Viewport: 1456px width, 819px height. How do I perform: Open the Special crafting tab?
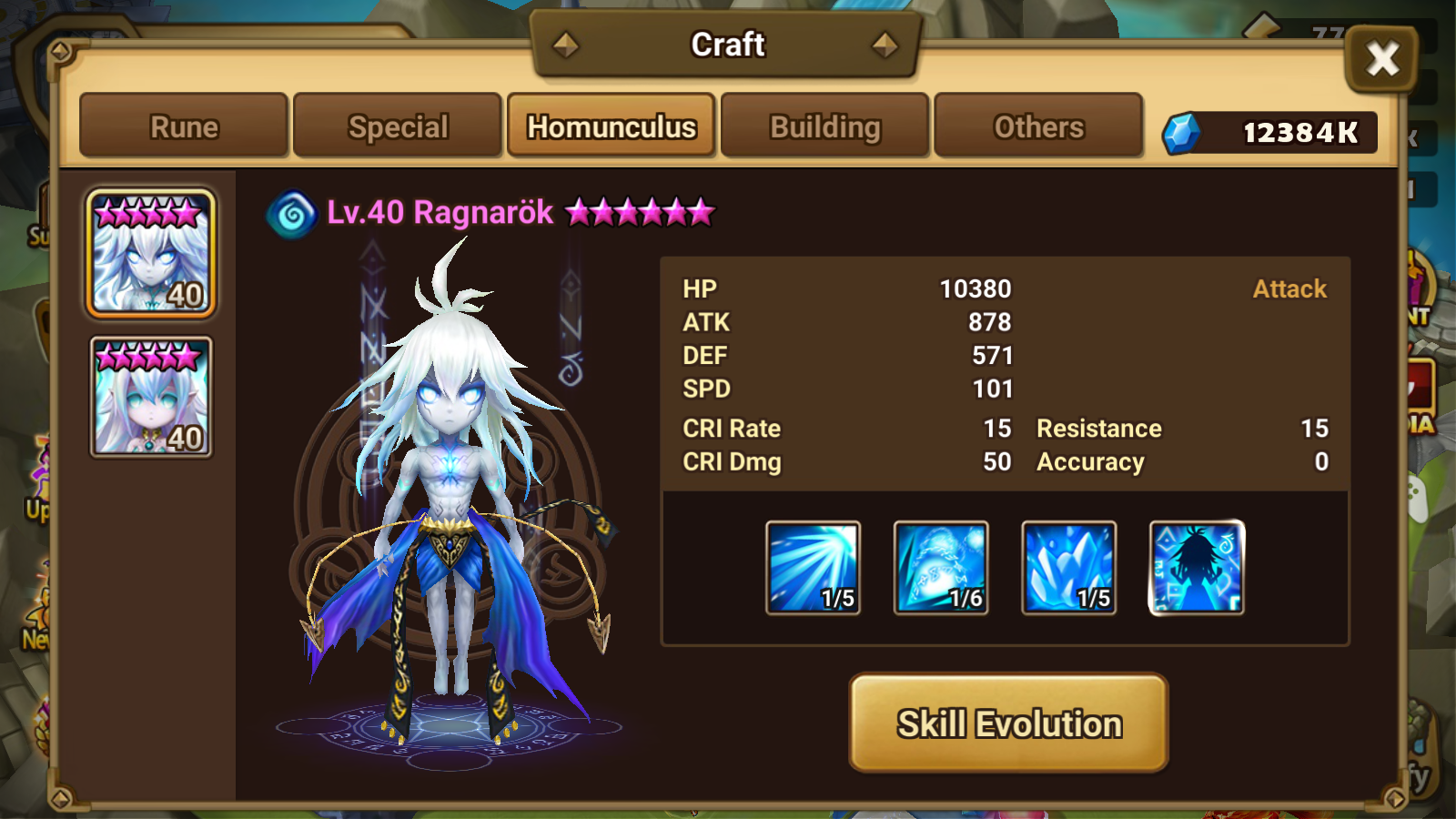398,126
